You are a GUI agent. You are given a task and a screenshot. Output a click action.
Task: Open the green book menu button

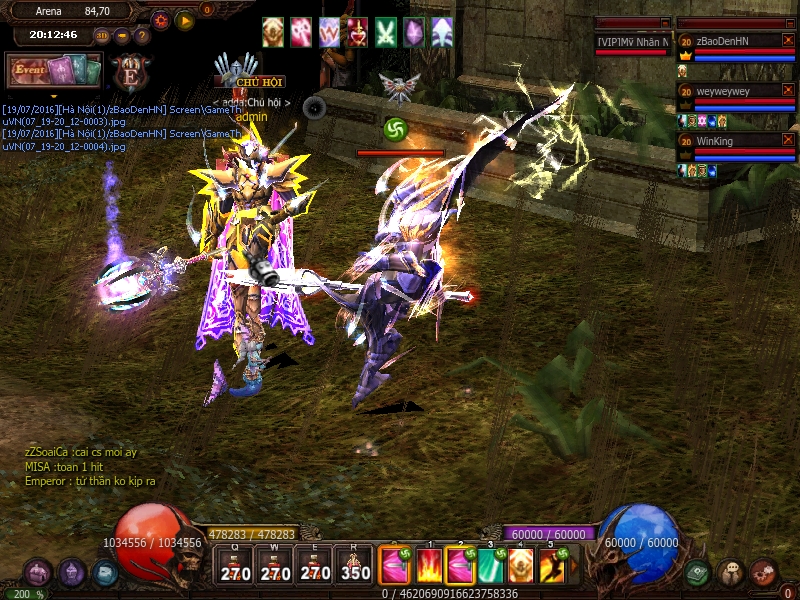[698, 573]
